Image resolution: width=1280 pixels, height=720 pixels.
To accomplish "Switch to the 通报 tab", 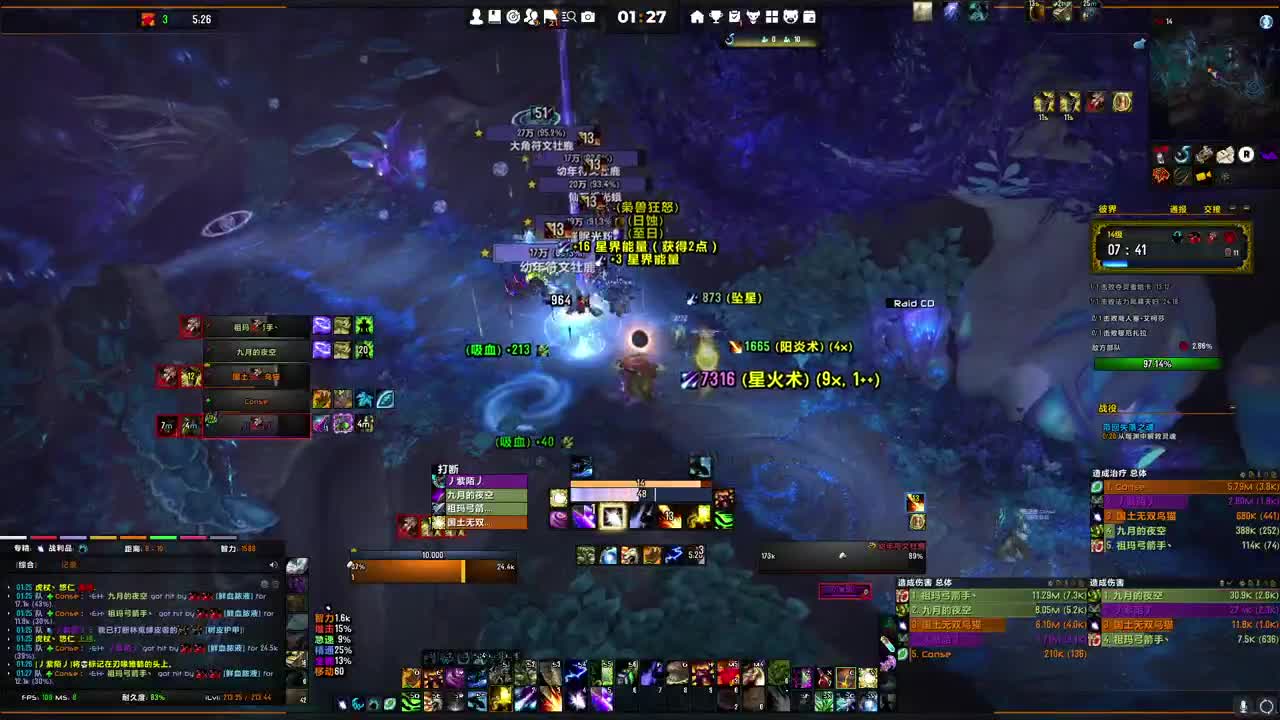I will (x=1178, y=209).
